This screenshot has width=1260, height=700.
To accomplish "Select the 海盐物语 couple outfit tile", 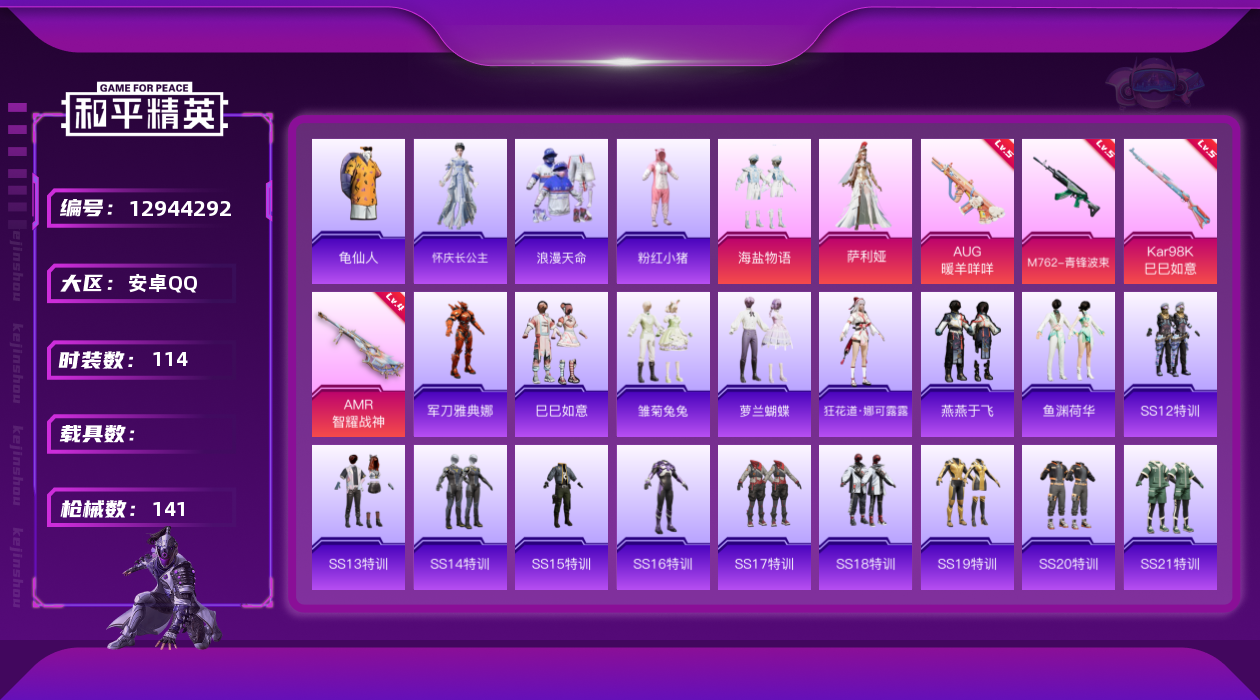I will click(x=764, y=210).
